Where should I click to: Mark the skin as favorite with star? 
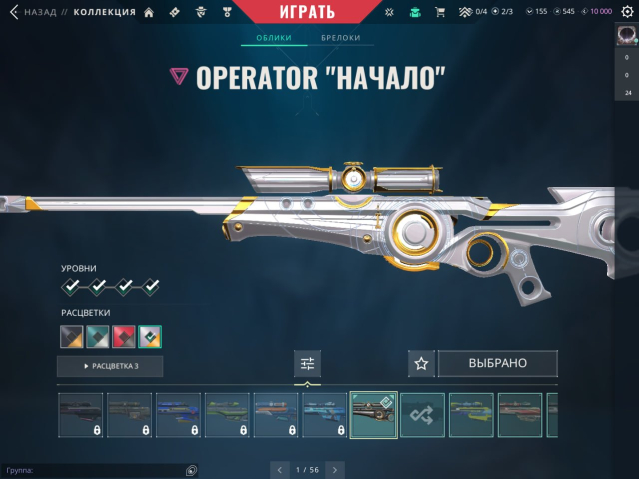coord(421,363)
